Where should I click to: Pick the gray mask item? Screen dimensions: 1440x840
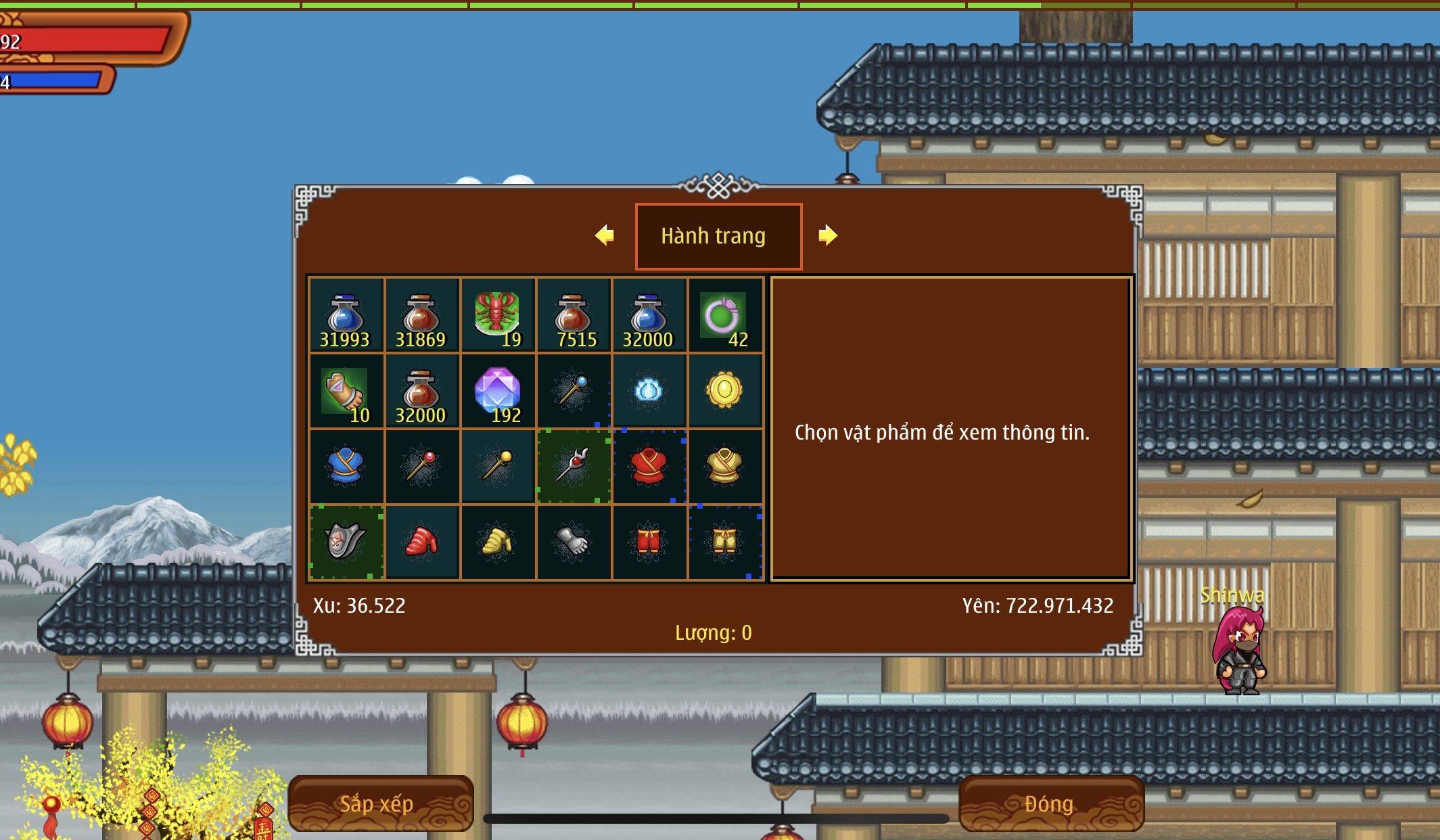346,542
